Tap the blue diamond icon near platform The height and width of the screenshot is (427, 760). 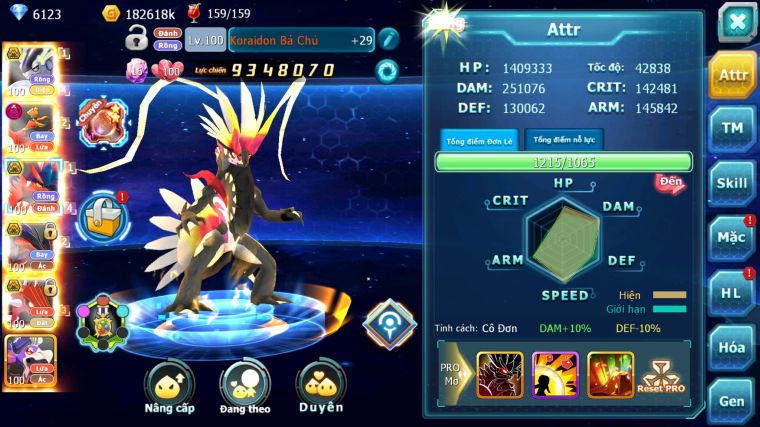click(389, 322)
